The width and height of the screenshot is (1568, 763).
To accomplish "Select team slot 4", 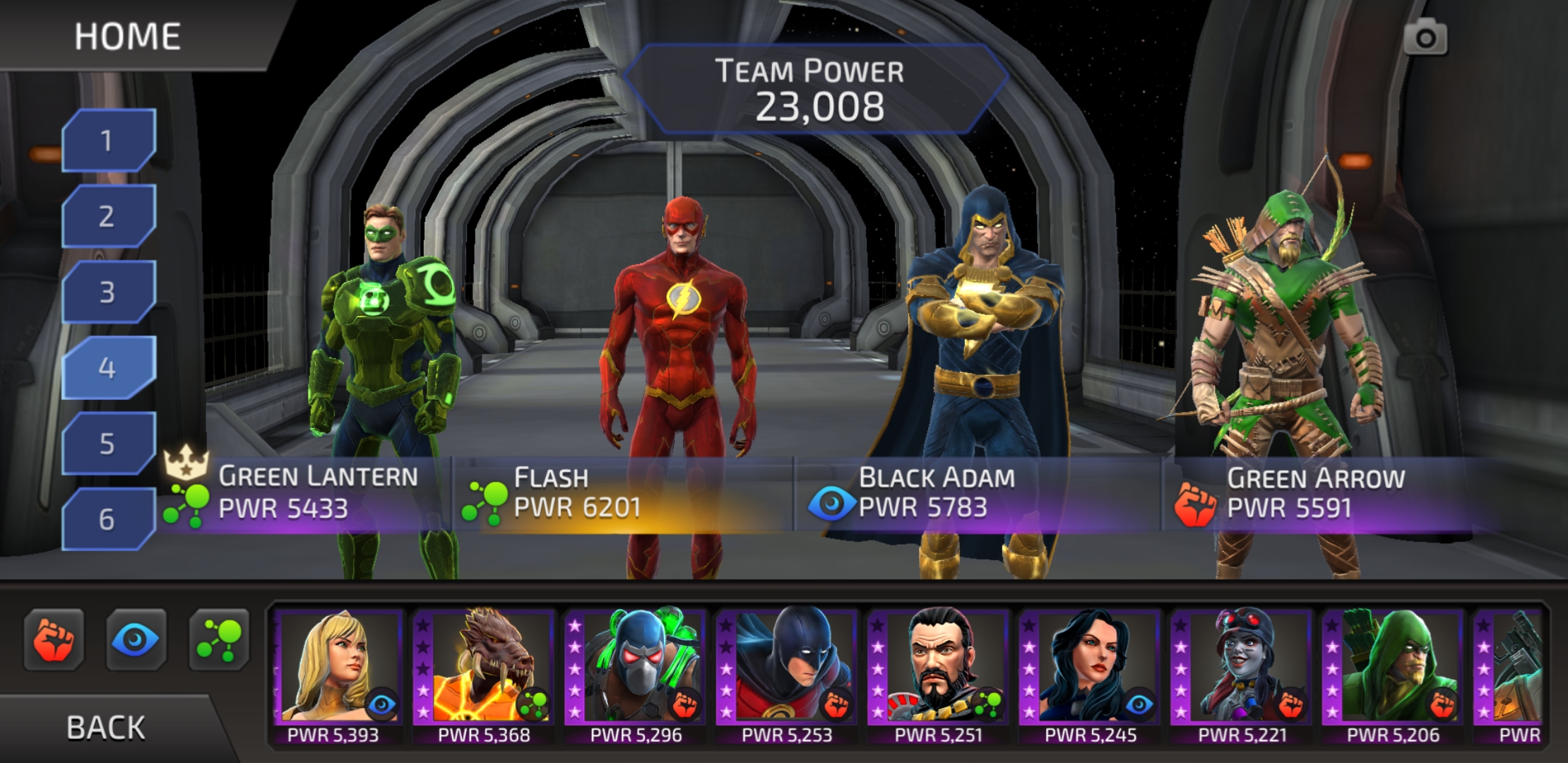I will (x=107, y=367).
